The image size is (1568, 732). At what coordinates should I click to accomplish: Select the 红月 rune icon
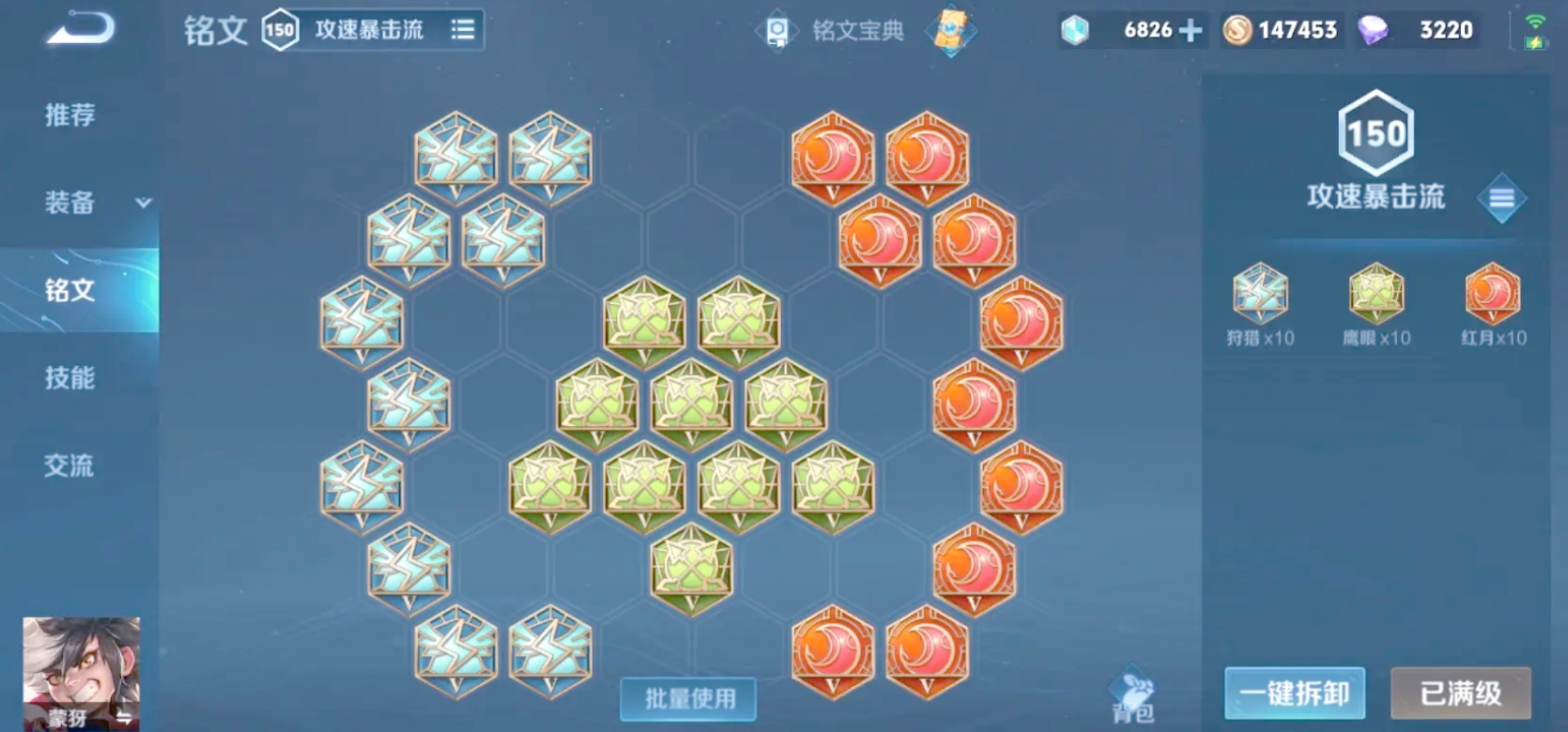pos(1492,298)
